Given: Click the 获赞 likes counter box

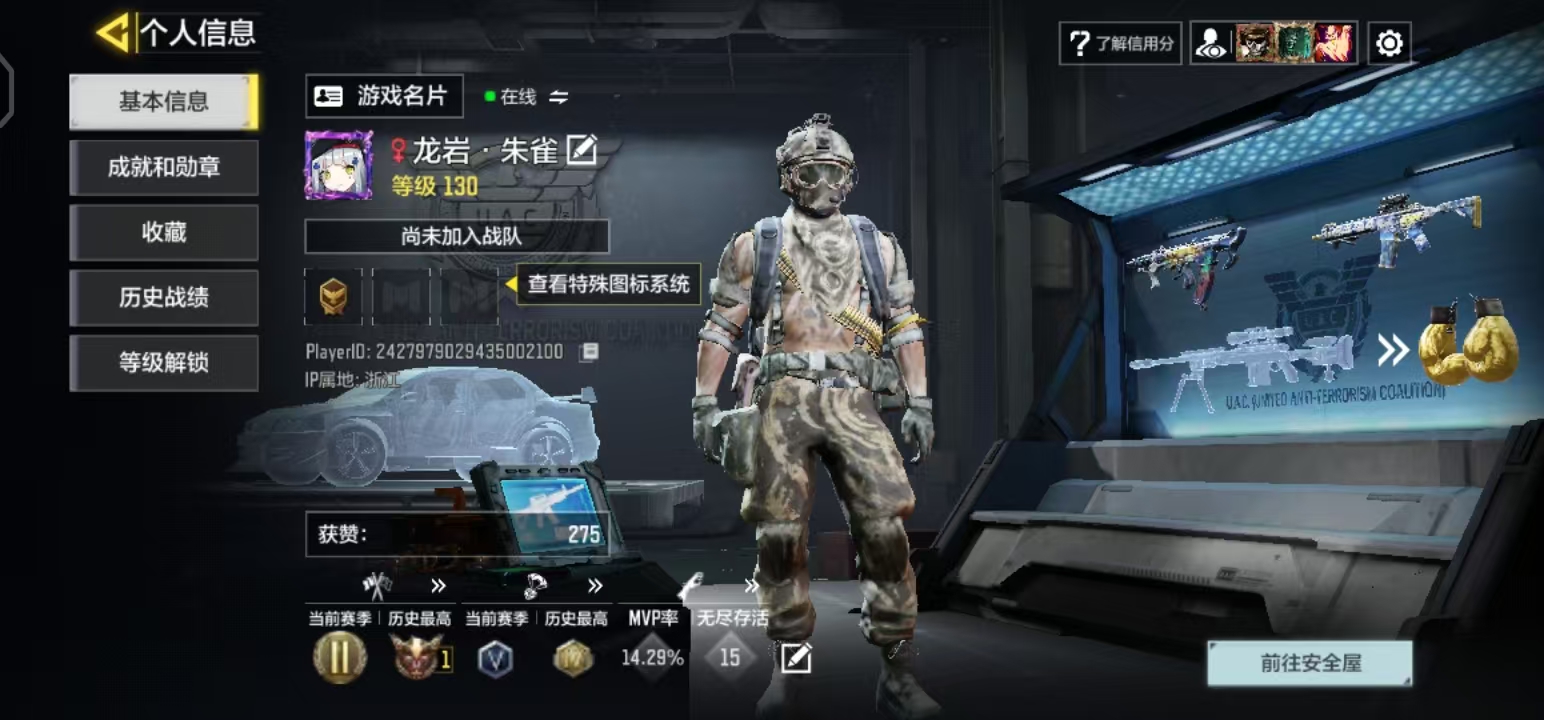Looking at the screenshot, I should point(457,534).
